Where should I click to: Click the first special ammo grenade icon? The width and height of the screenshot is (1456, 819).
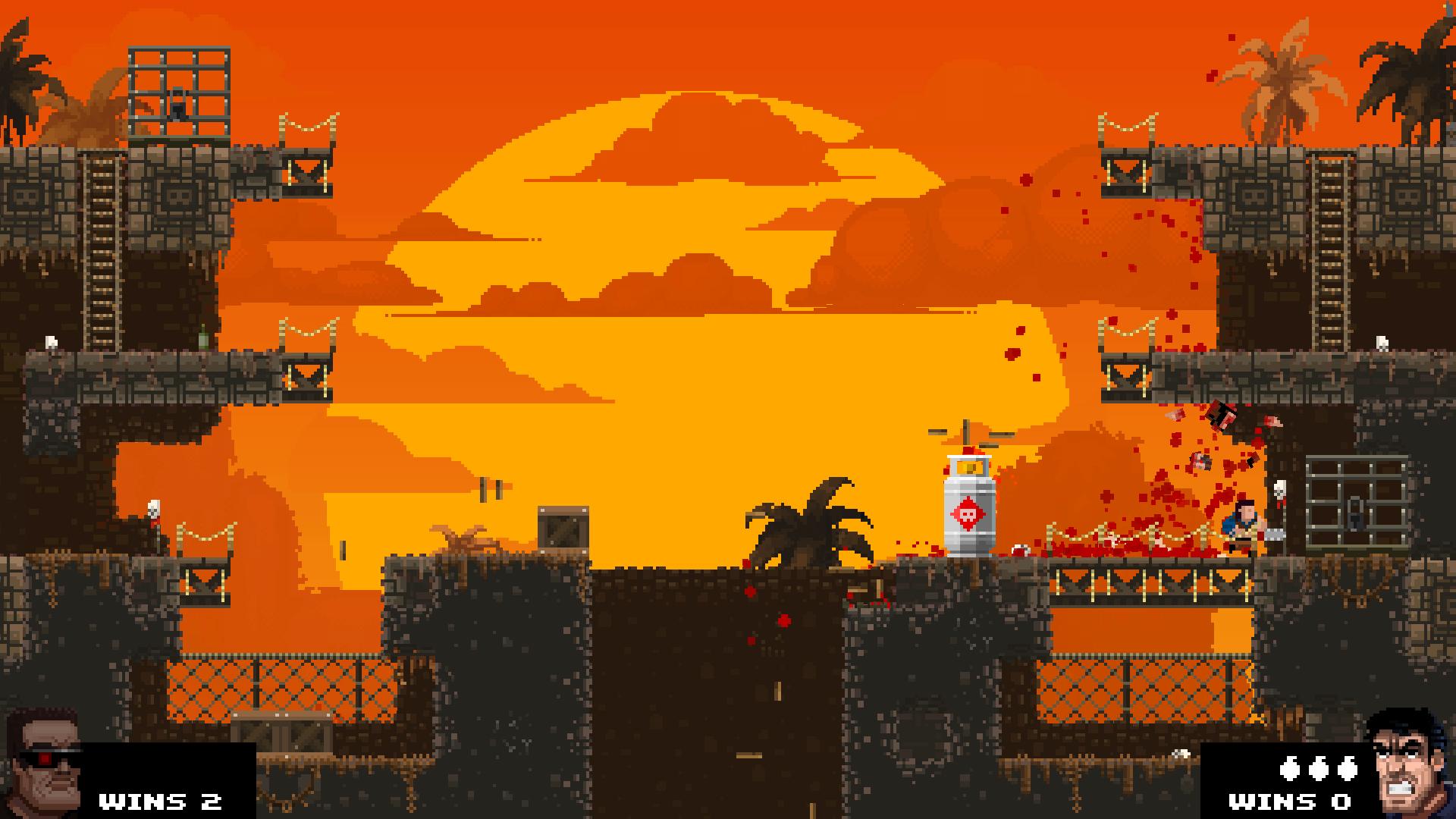[1289, 768]
